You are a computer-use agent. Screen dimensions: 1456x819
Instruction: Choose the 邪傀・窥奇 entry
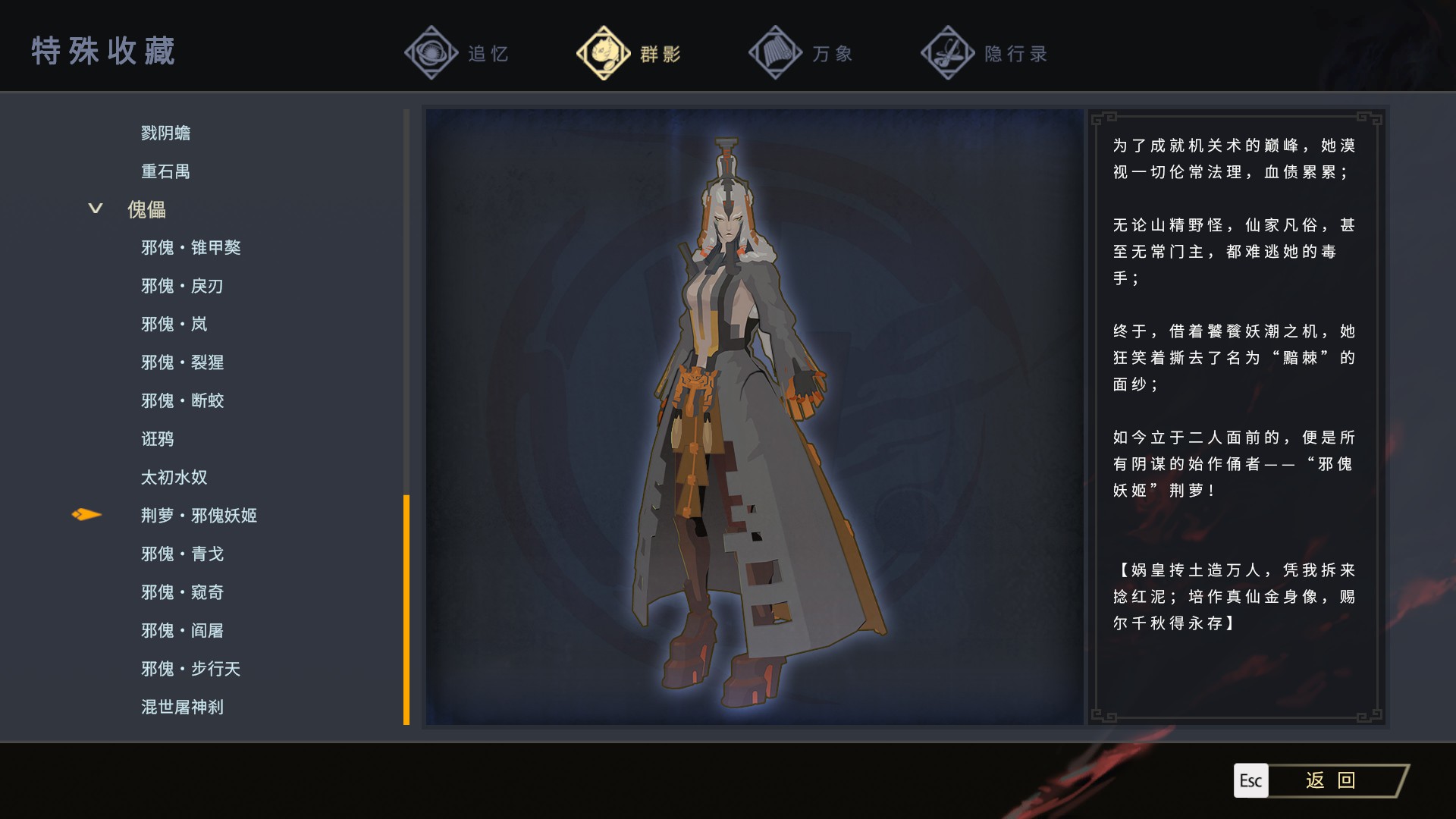[x=182, y=592]
